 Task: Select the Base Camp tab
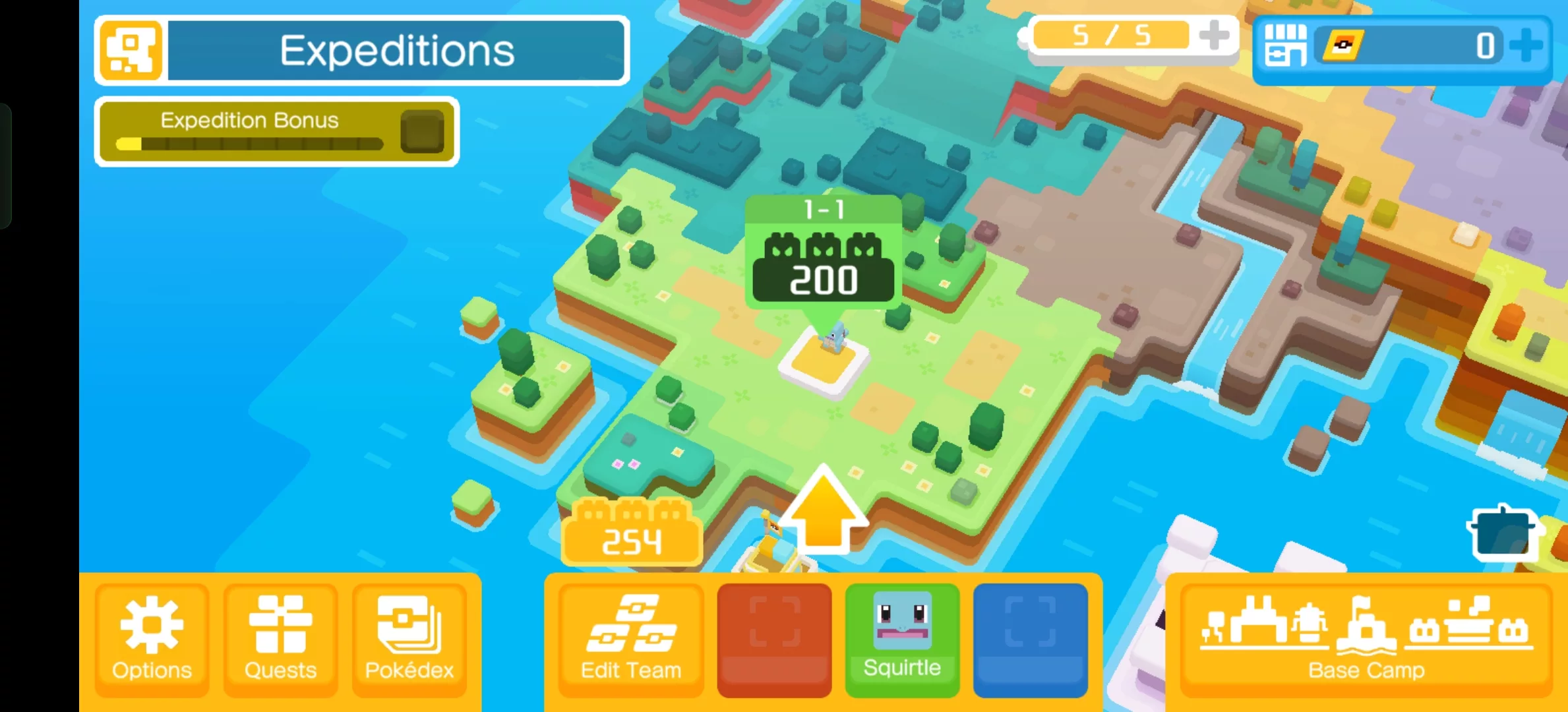coord(1365,639)
